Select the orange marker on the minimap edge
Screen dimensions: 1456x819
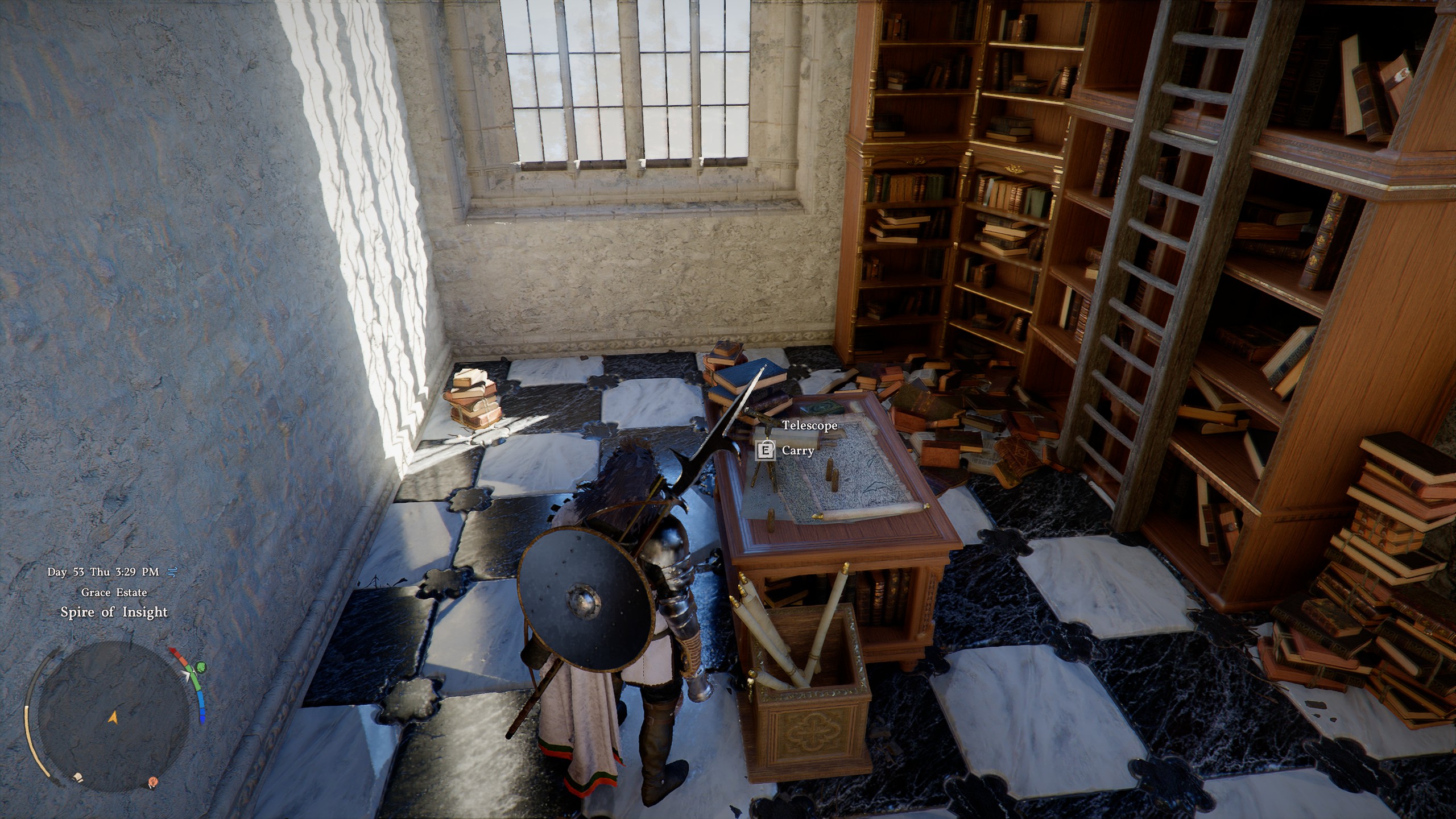152,782
